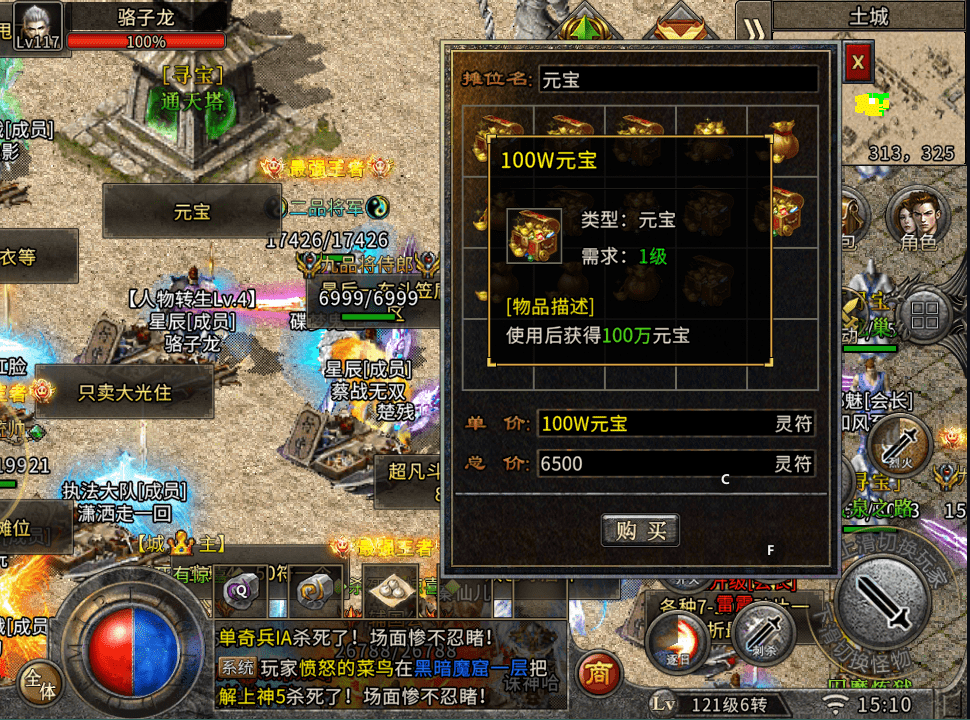Open the 商 shop button
Image resolution: width=970 pixels, height=720 pixels.
597,672
